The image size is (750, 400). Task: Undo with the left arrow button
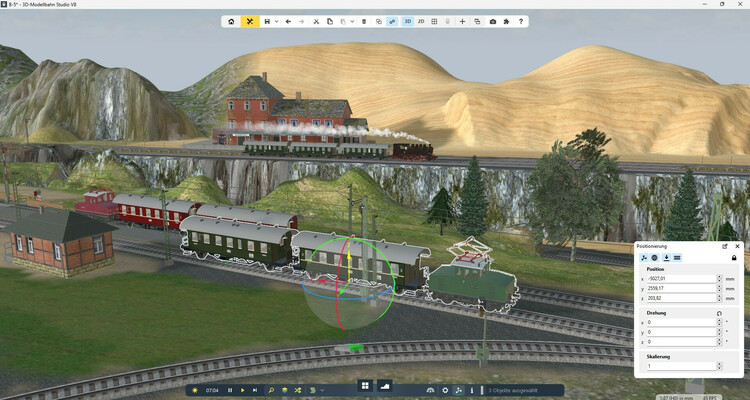click(288, 21)
